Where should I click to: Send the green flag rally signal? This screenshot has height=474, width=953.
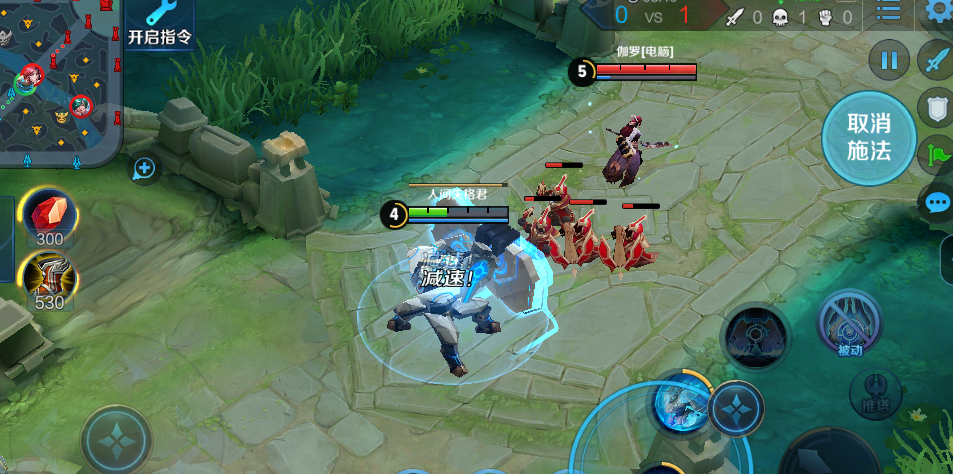coord(938,155)
